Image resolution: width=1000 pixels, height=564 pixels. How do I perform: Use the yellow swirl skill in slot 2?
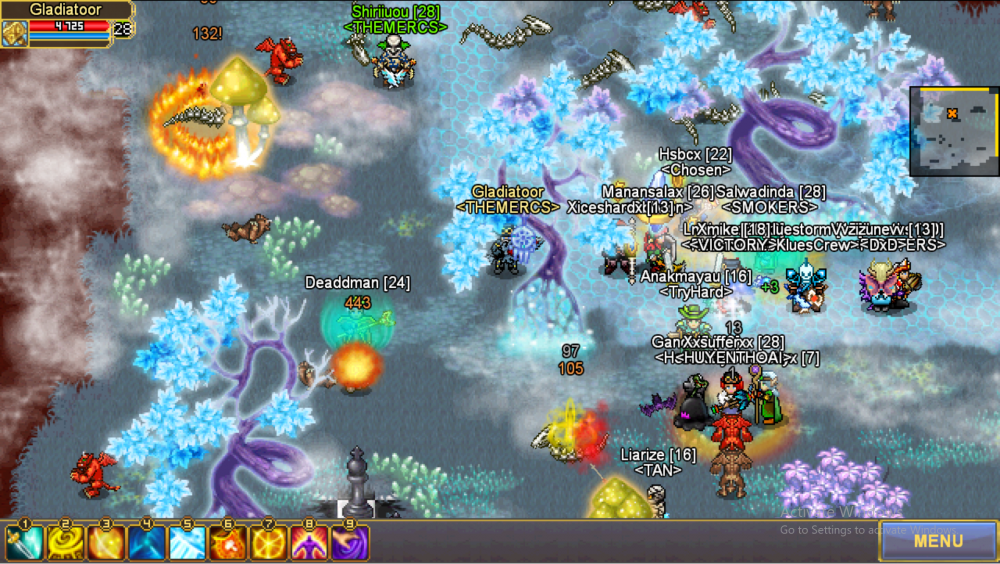66,543
